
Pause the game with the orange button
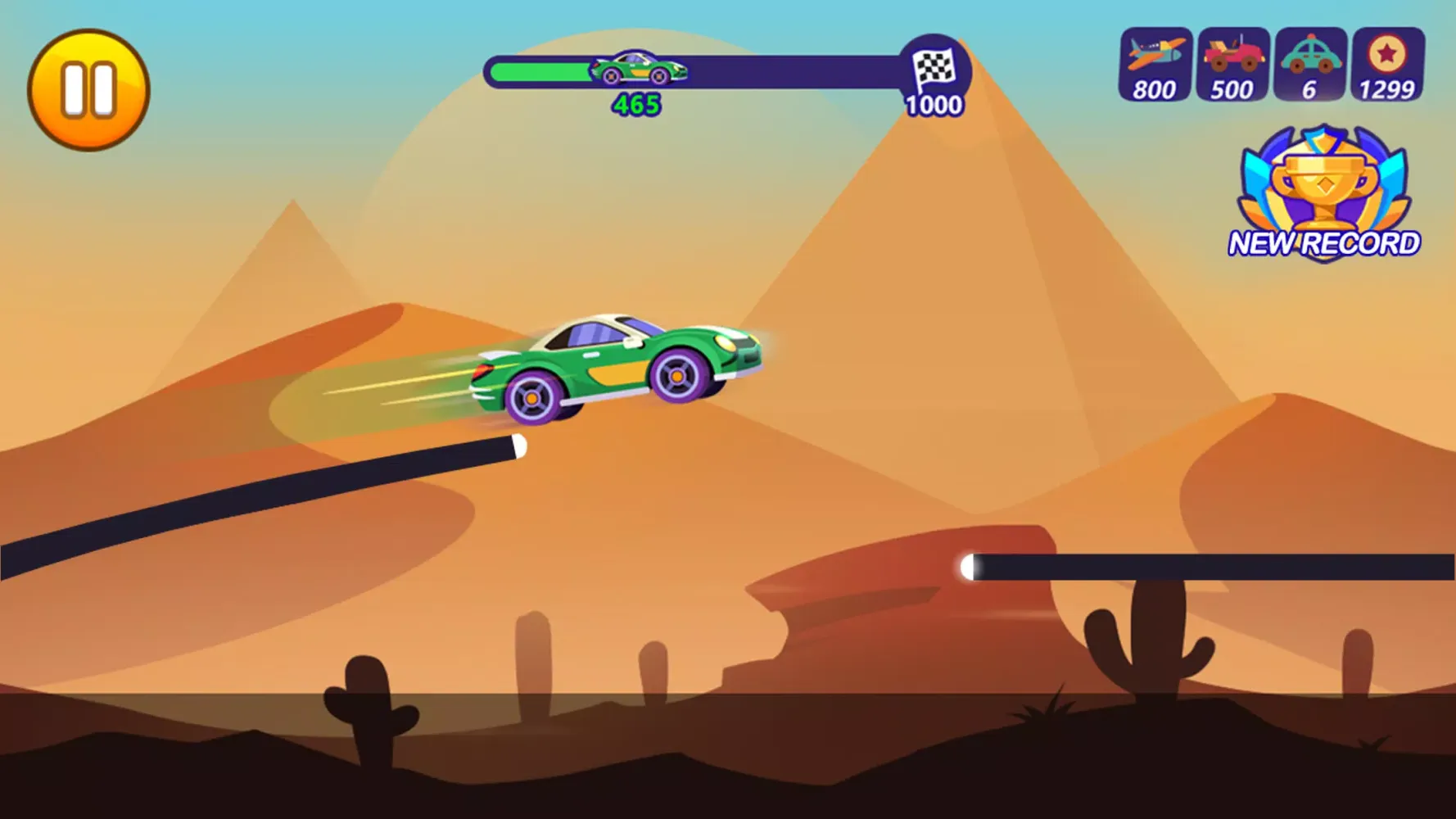pos(88,90)
